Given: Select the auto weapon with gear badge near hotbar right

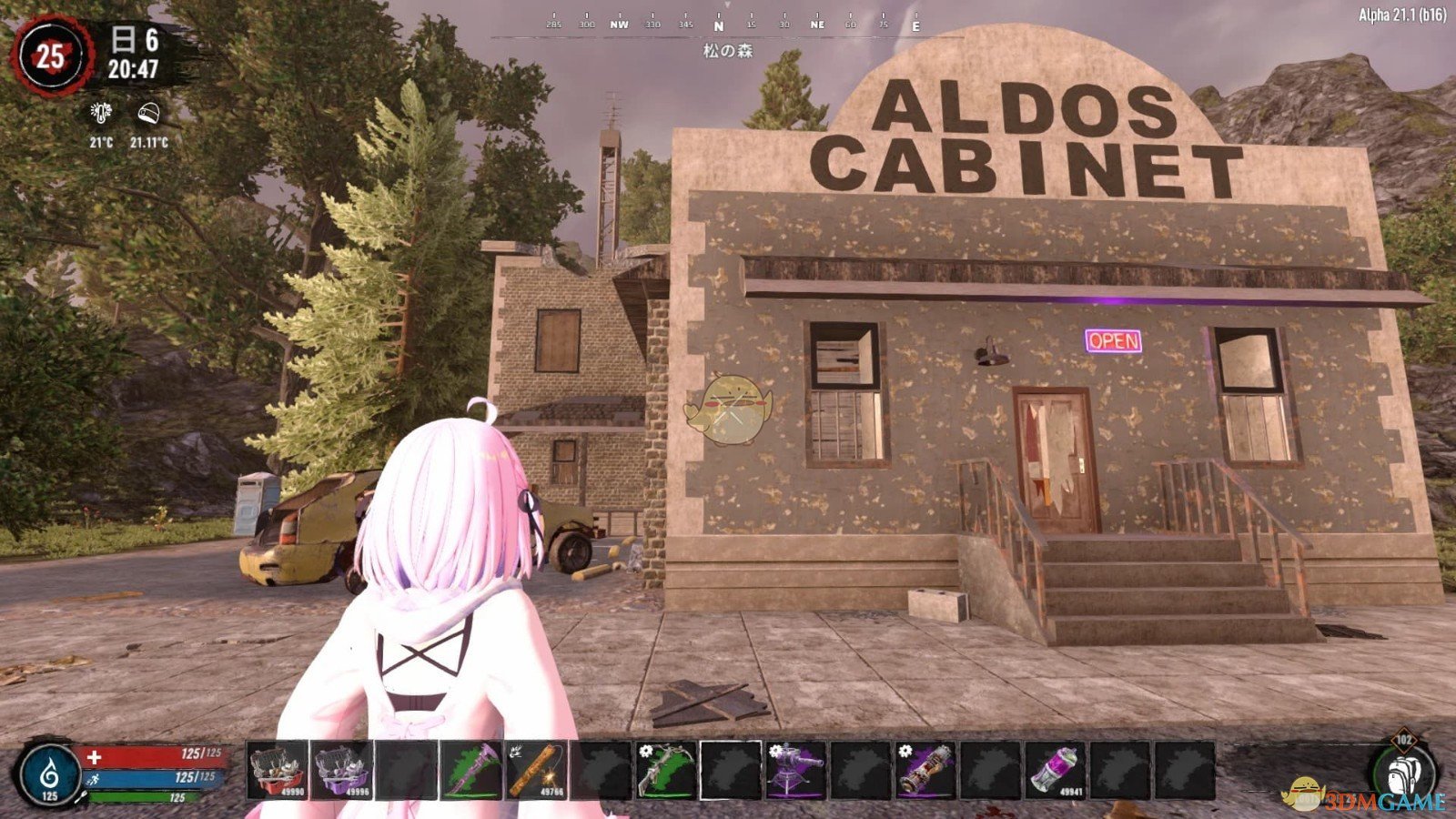Looking at the screenshot, I should 928,775.
